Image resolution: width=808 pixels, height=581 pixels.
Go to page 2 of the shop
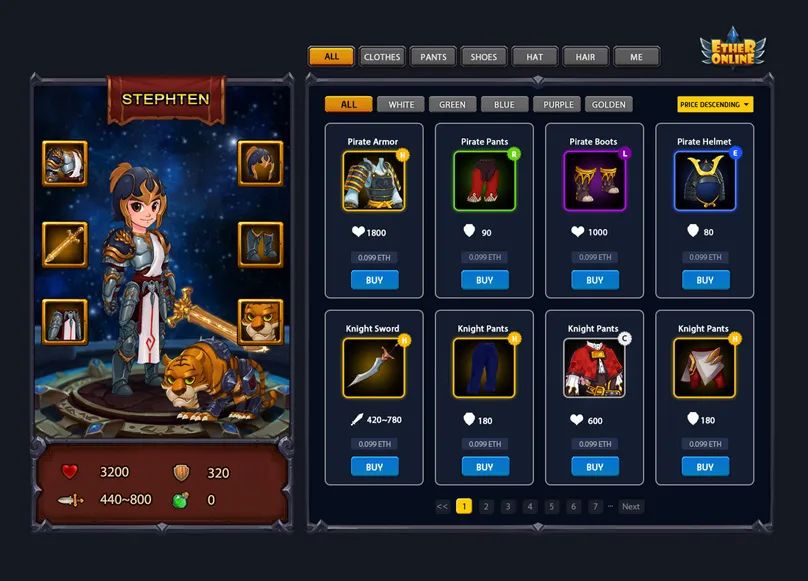click(486, 506)
